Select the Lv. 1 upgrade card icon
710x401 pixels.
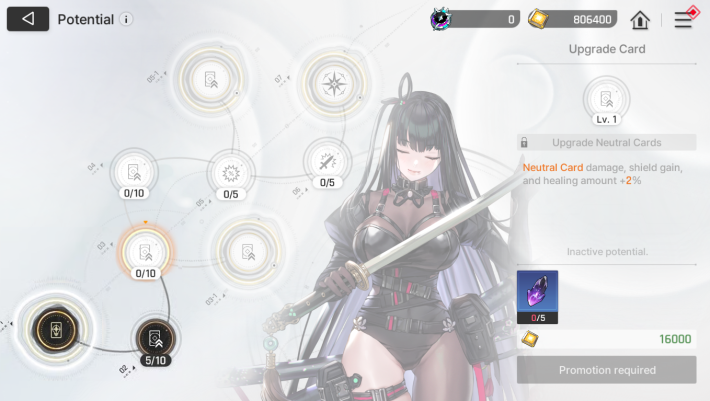coord(606,98)
